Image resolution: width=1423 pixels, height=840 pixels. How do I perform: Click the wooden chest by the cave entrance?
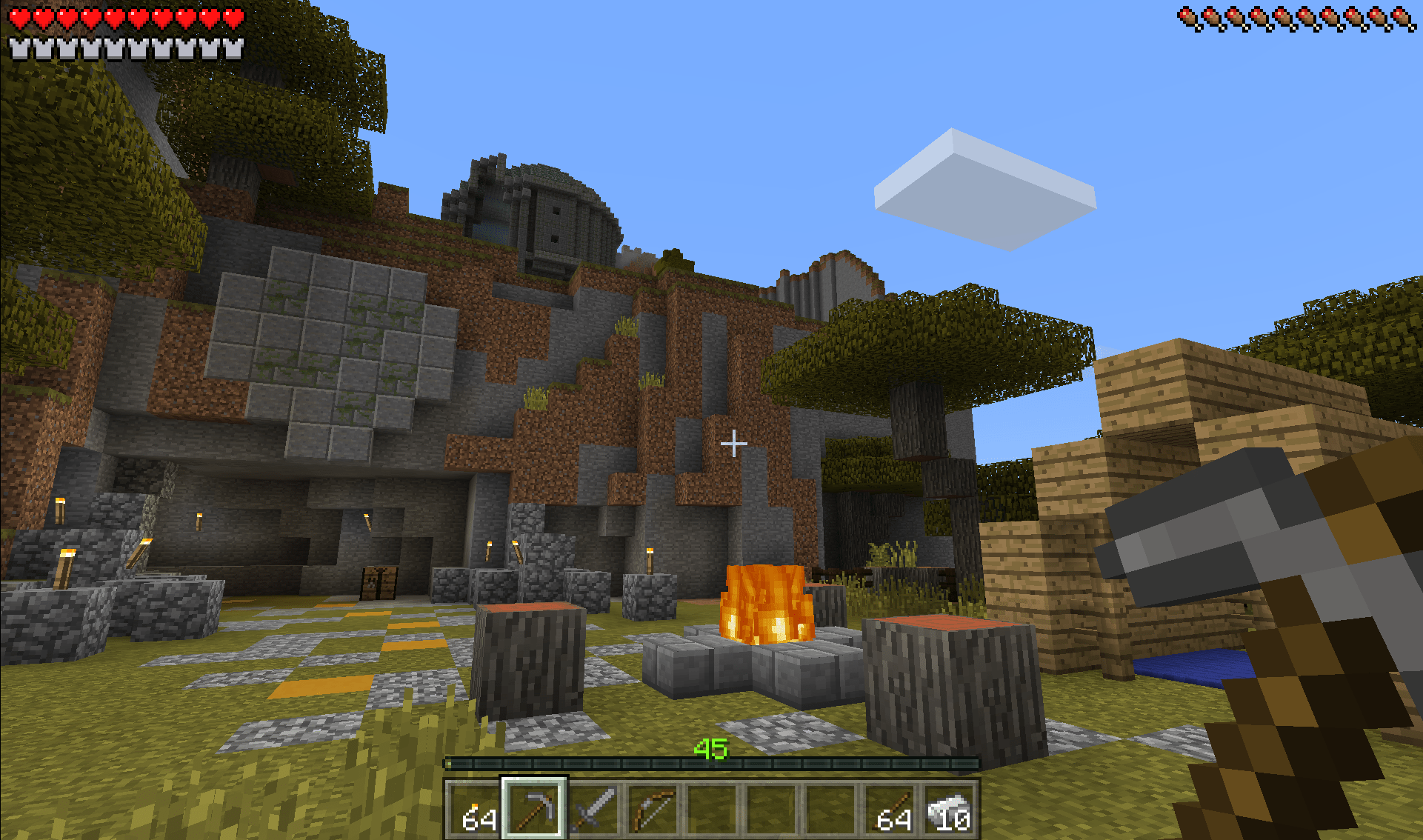[x=378, y=585]
